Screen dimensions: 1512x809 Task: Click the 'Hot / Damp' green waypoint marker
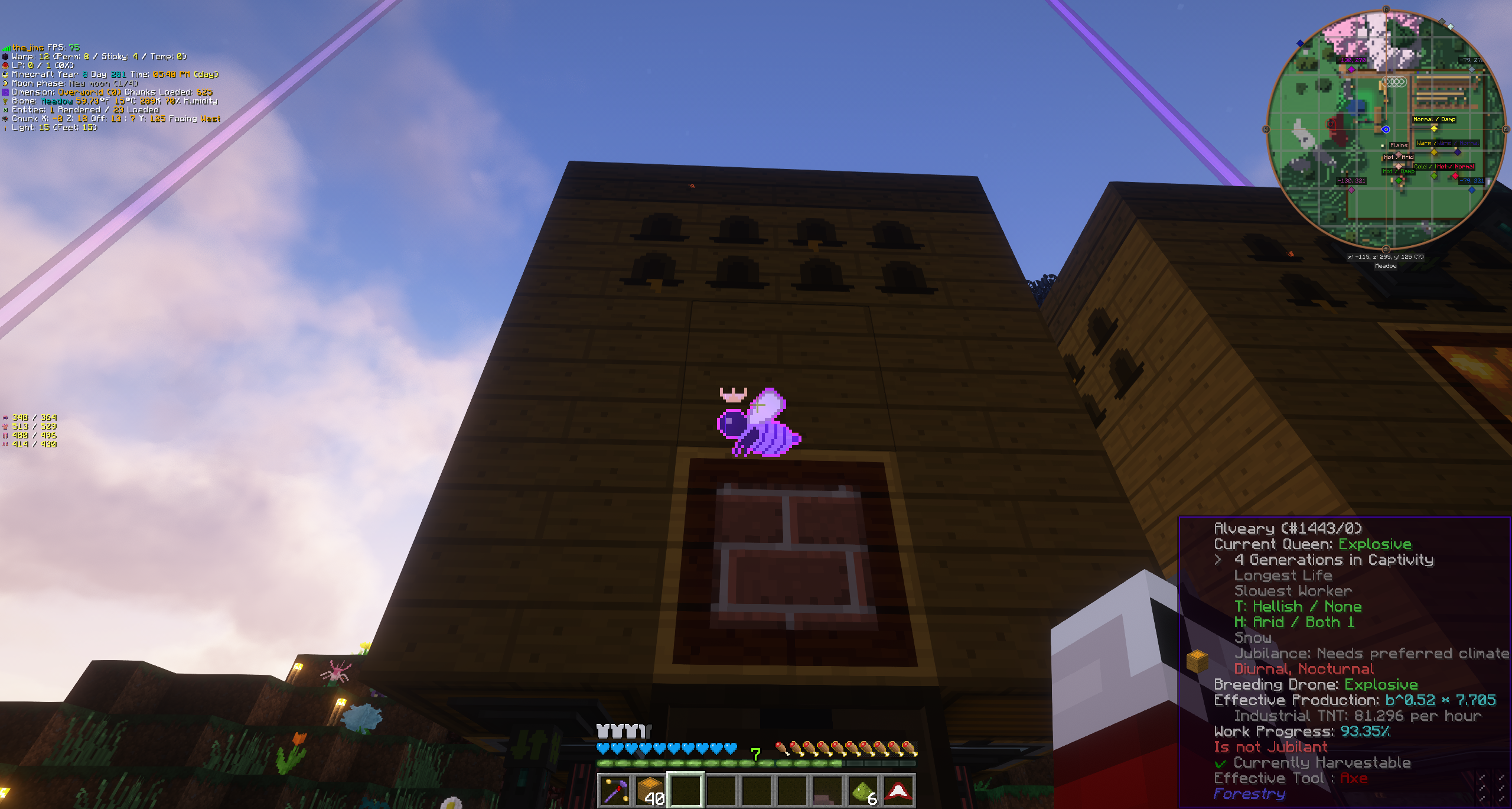1399,180
